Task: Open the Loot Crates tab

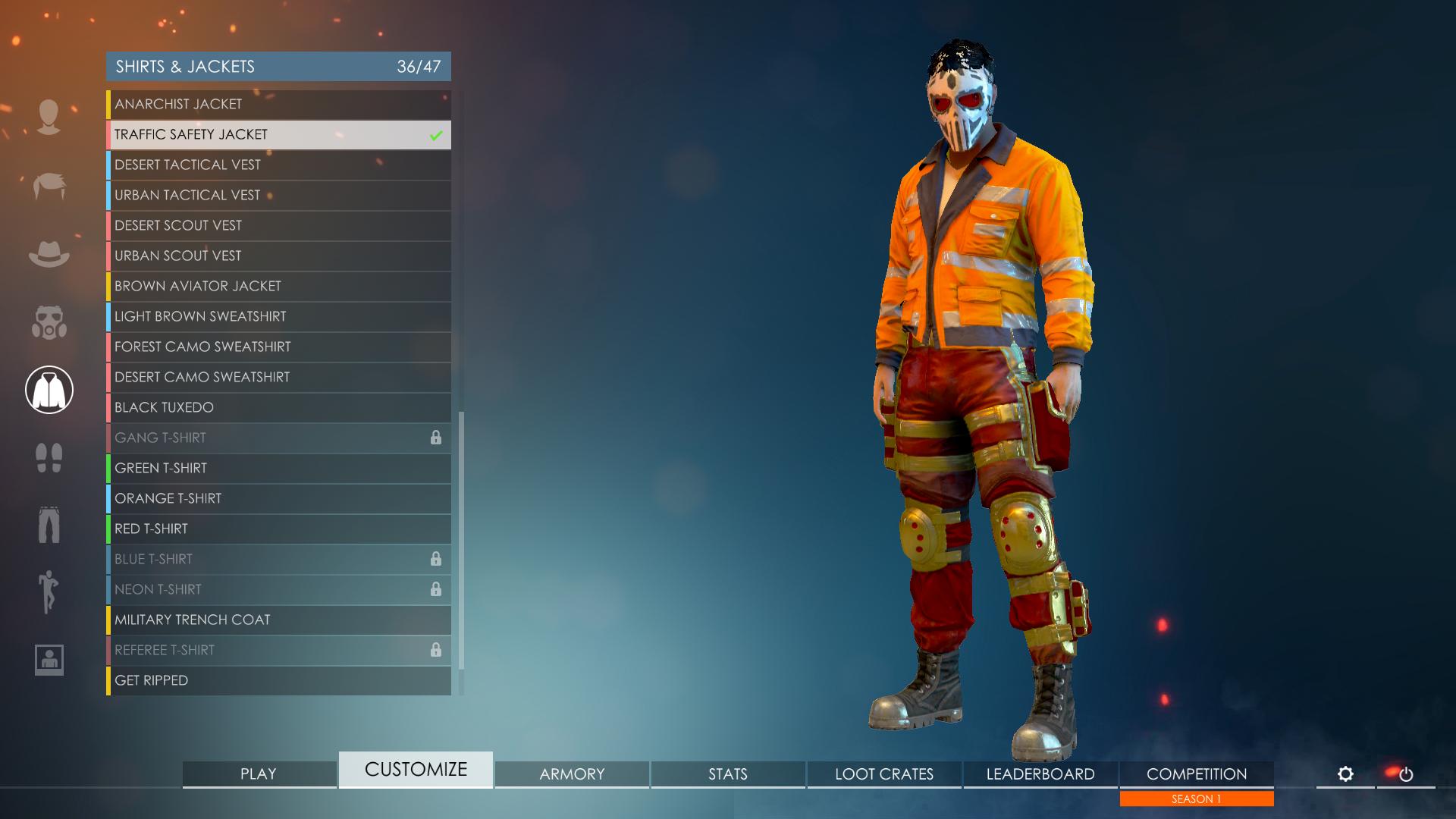Action: coord(884,774)
